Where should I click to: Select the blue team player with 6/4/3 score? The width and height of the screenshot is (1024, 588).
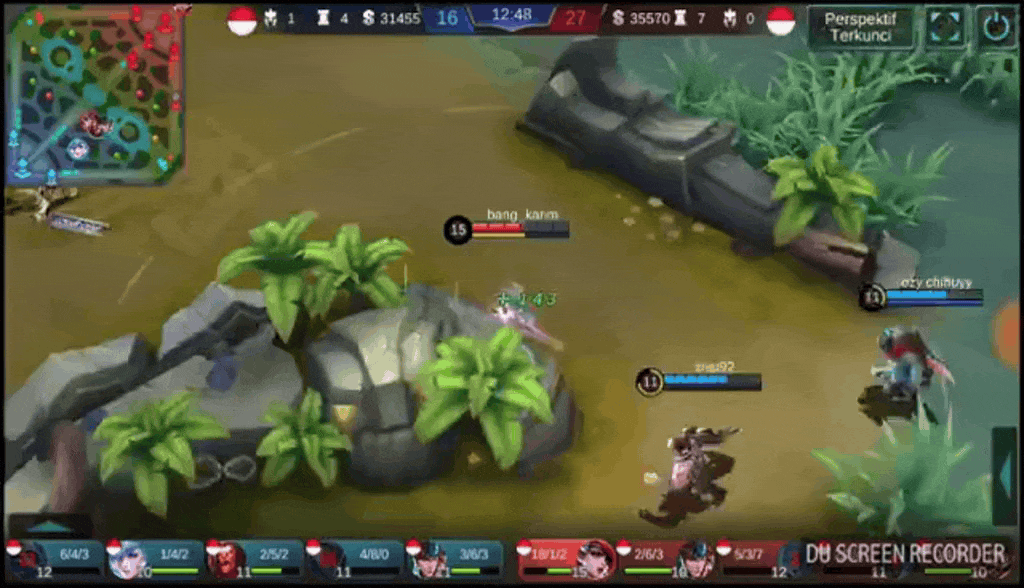point(55,559)
